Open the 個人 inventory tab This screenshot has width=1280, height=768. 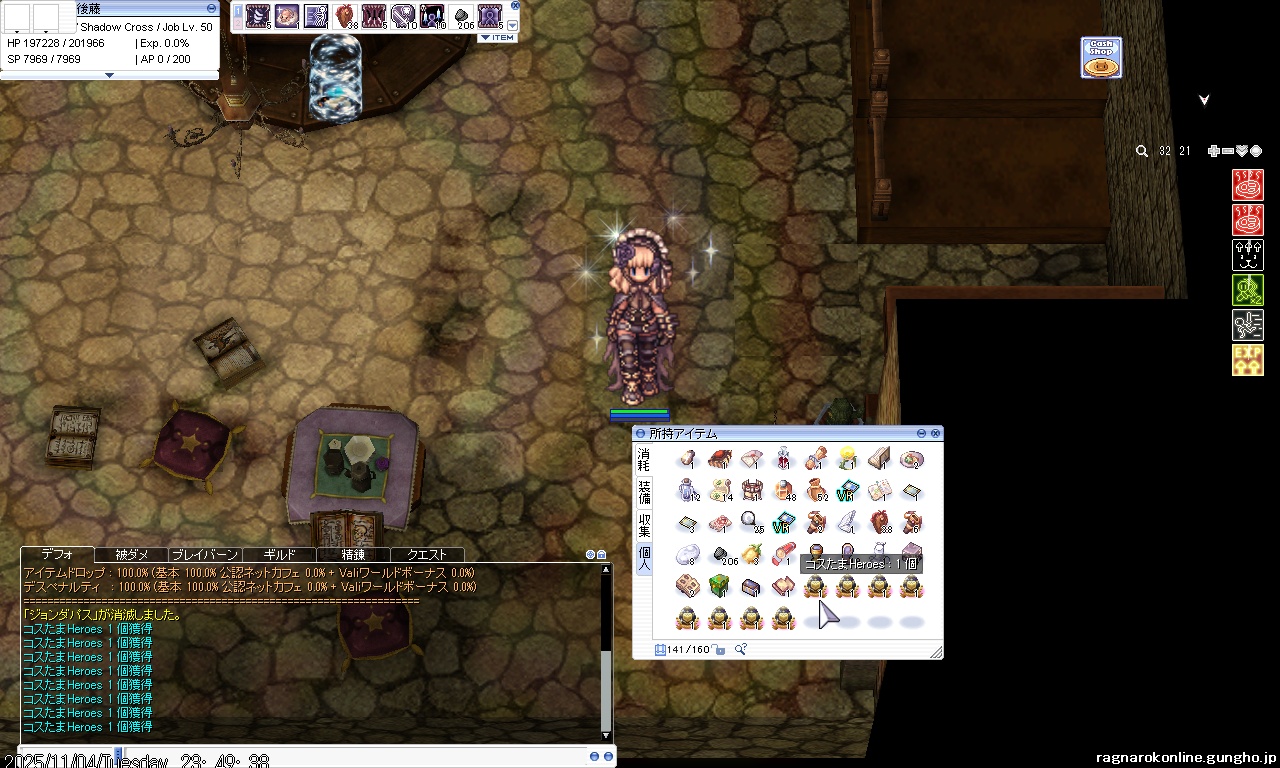(x=644, y=557)
